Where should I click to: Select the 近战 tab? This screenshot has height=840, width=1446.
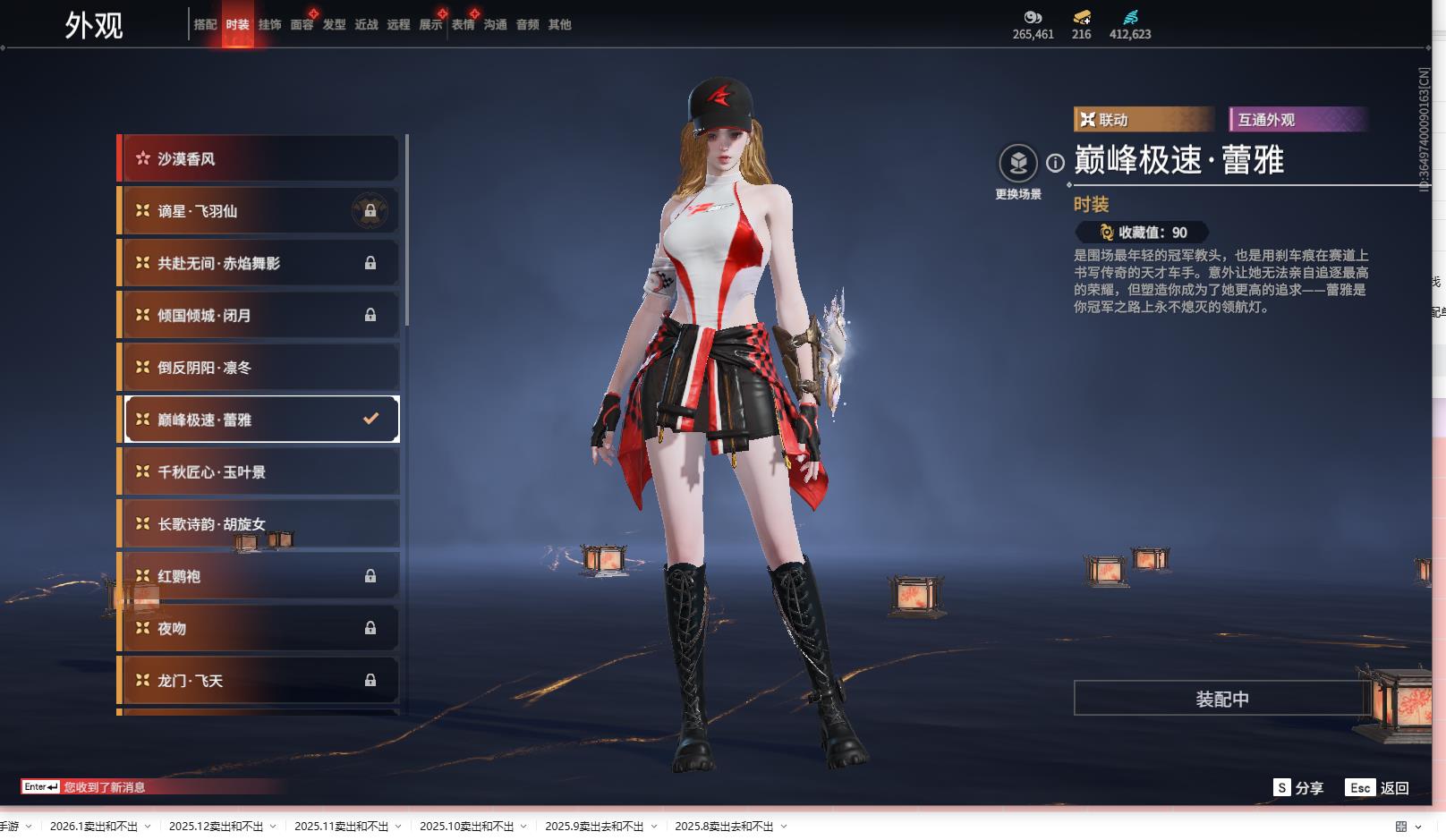(366, 25)
